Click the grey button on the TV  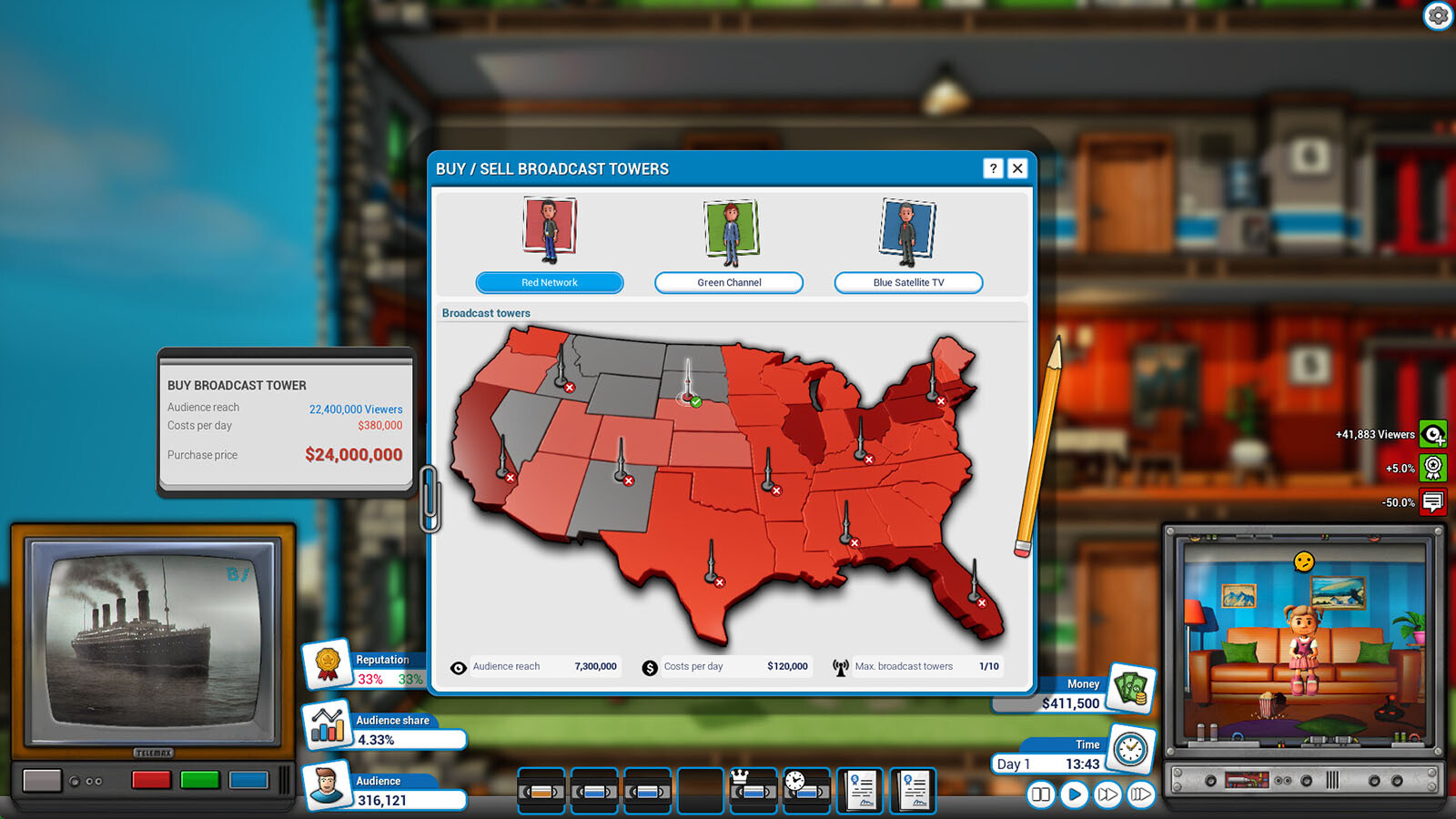coord(42,781)
